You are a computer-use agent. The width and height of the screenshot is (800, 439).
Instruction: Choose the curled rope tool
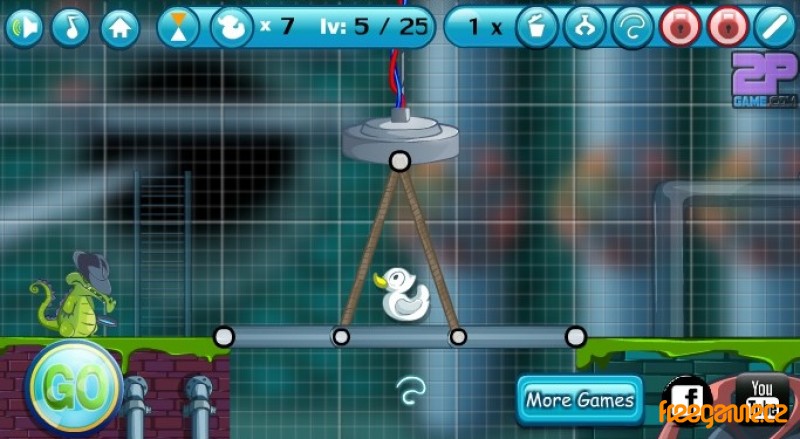click(x=632, y=27)
